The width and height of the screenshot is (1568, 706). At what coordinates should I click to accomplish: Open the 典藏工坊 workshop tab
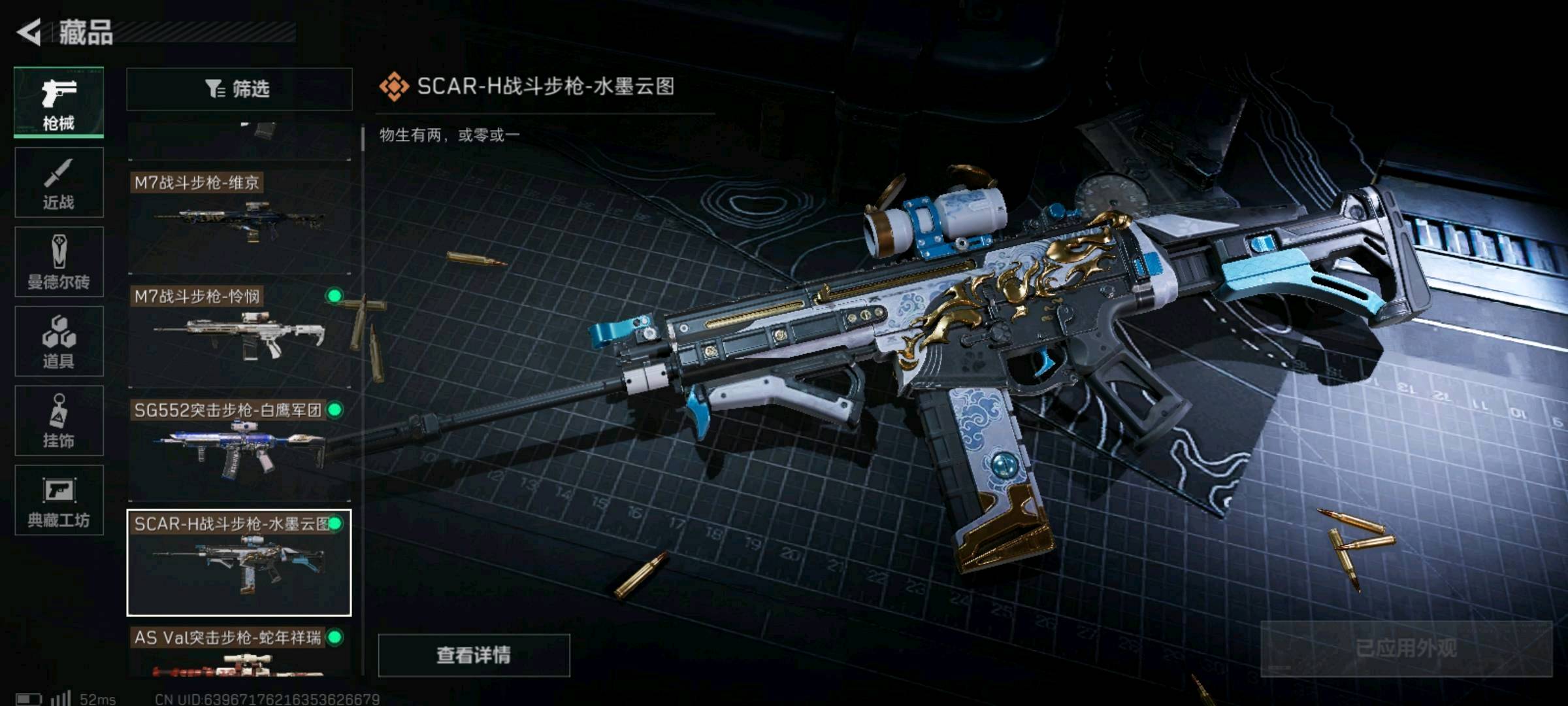click(59, 500)
